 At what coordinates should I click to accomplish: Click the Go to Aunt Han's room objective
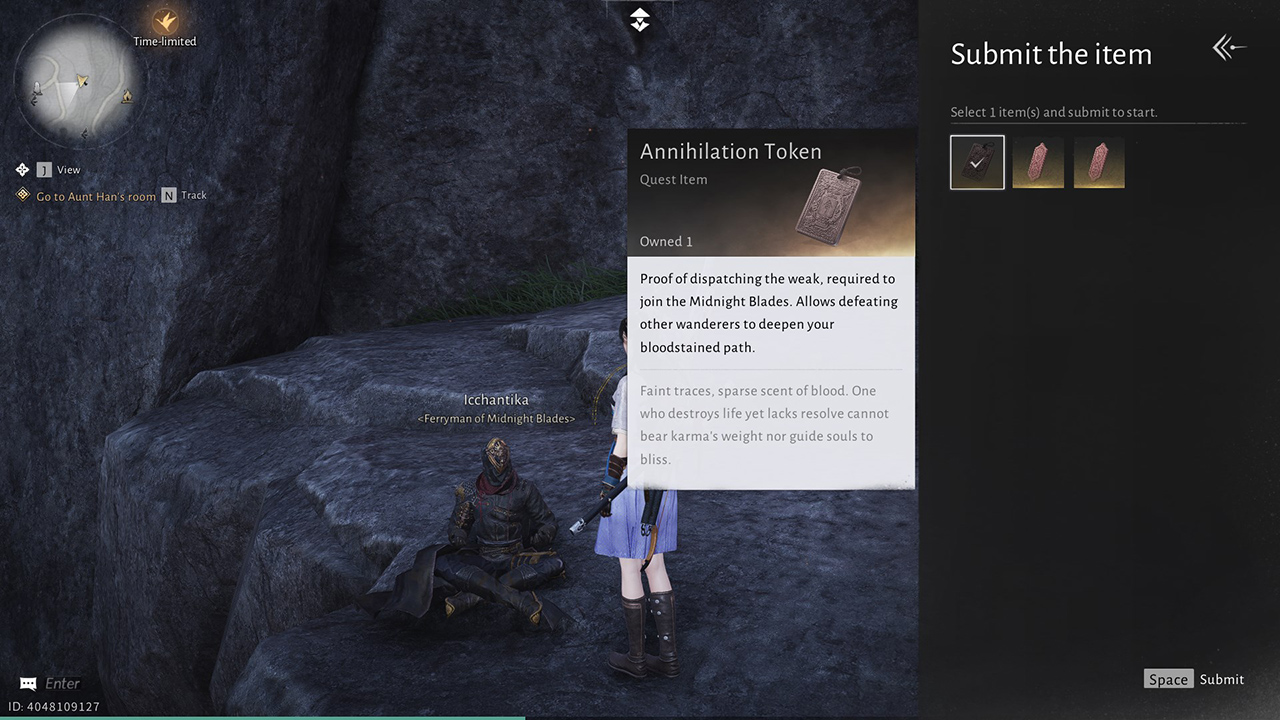95,195
